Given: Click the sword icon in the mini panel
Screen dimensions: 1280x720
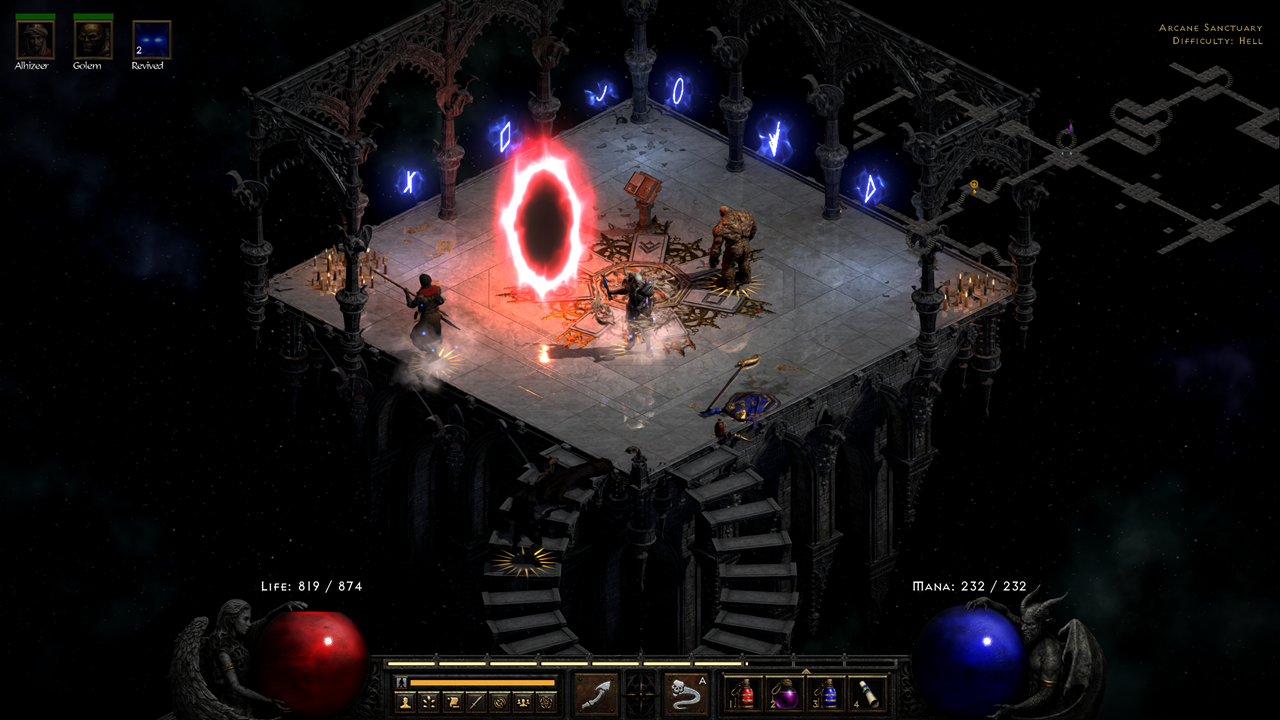Looking at the screenshot, I should point(476,702).
